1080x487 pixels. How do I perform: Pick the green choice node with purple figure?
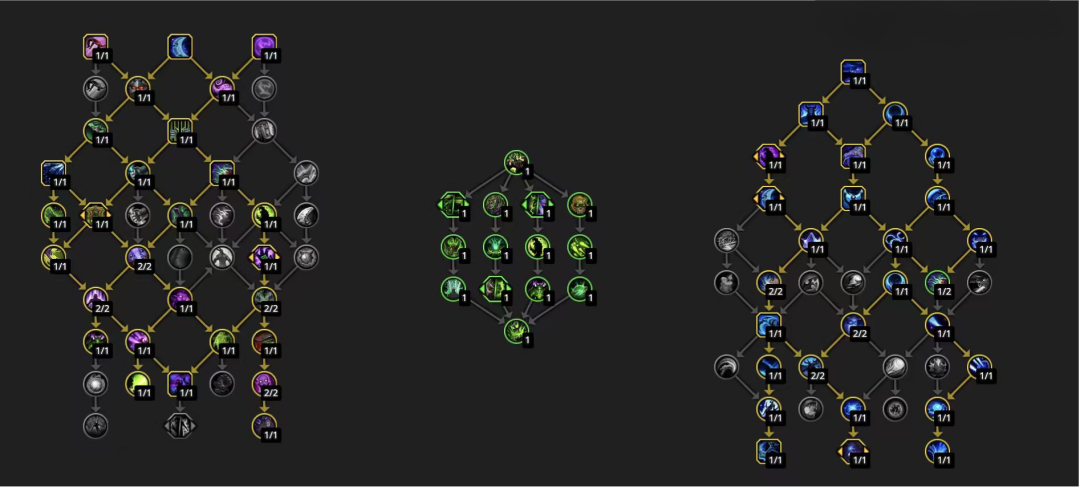(x=537, y=205)
